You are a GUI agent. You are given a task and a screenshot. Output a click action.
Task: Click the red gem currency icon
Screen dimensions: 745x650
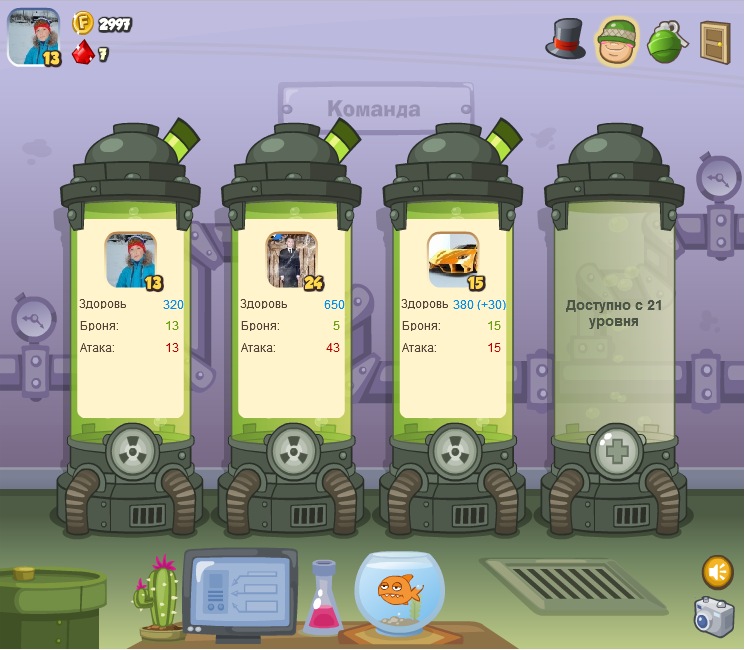pyautogui.click(x=84, y=52)
